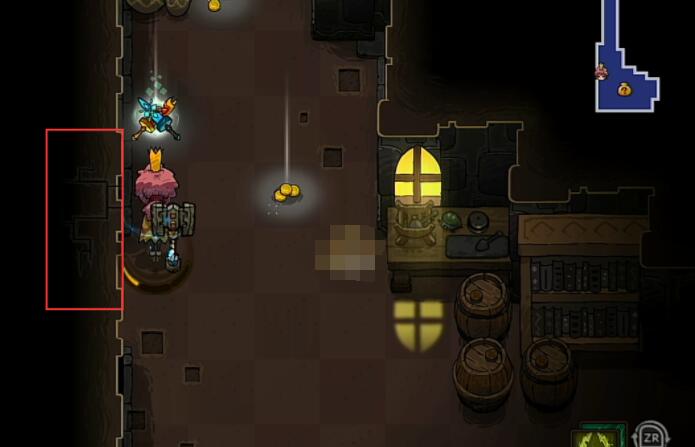Select the player head marker on minimap
The width and height of the screenshot is (695, 447).
pos(602,71)
